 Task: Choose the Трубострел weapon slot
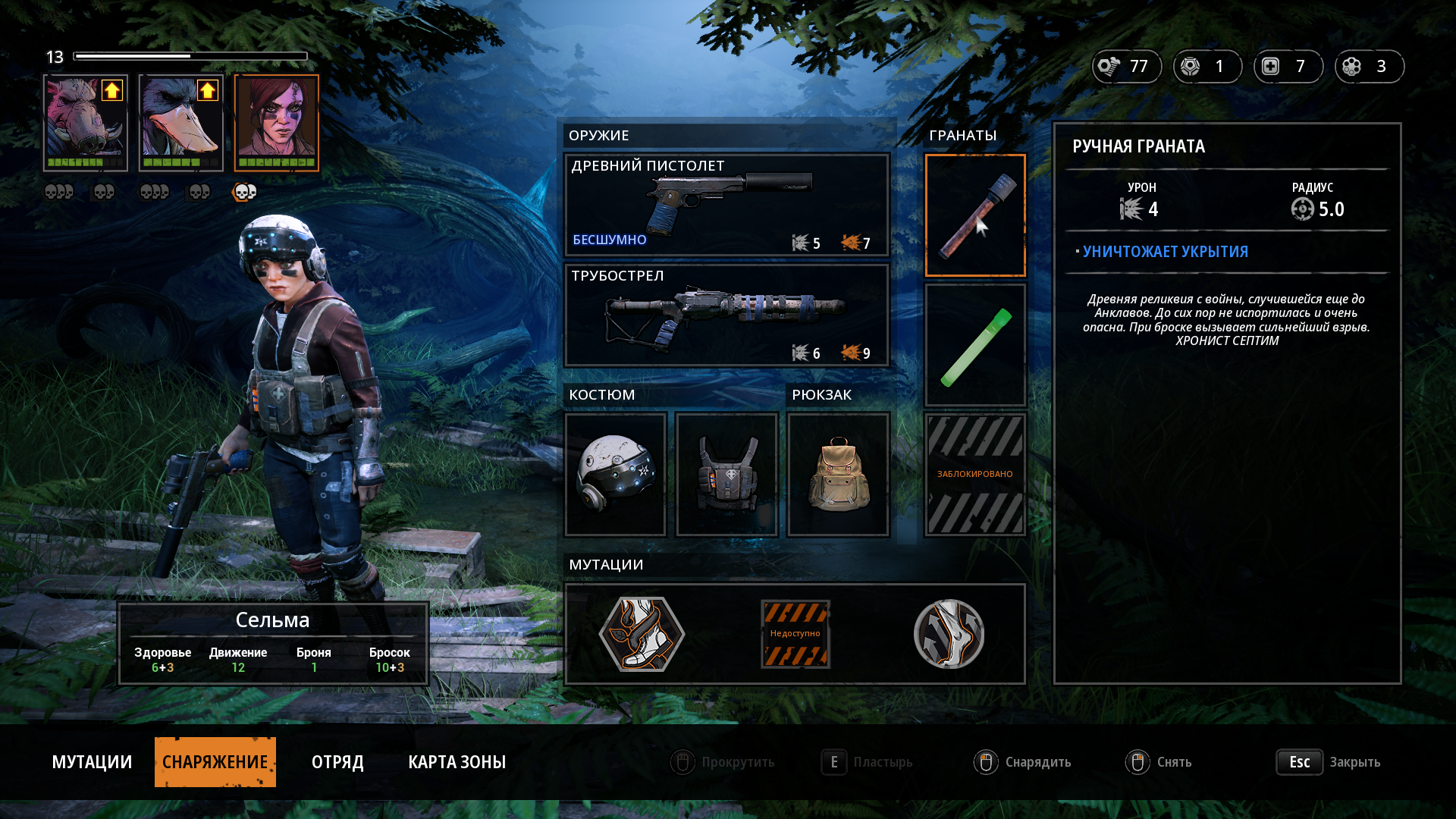(726, 315)
